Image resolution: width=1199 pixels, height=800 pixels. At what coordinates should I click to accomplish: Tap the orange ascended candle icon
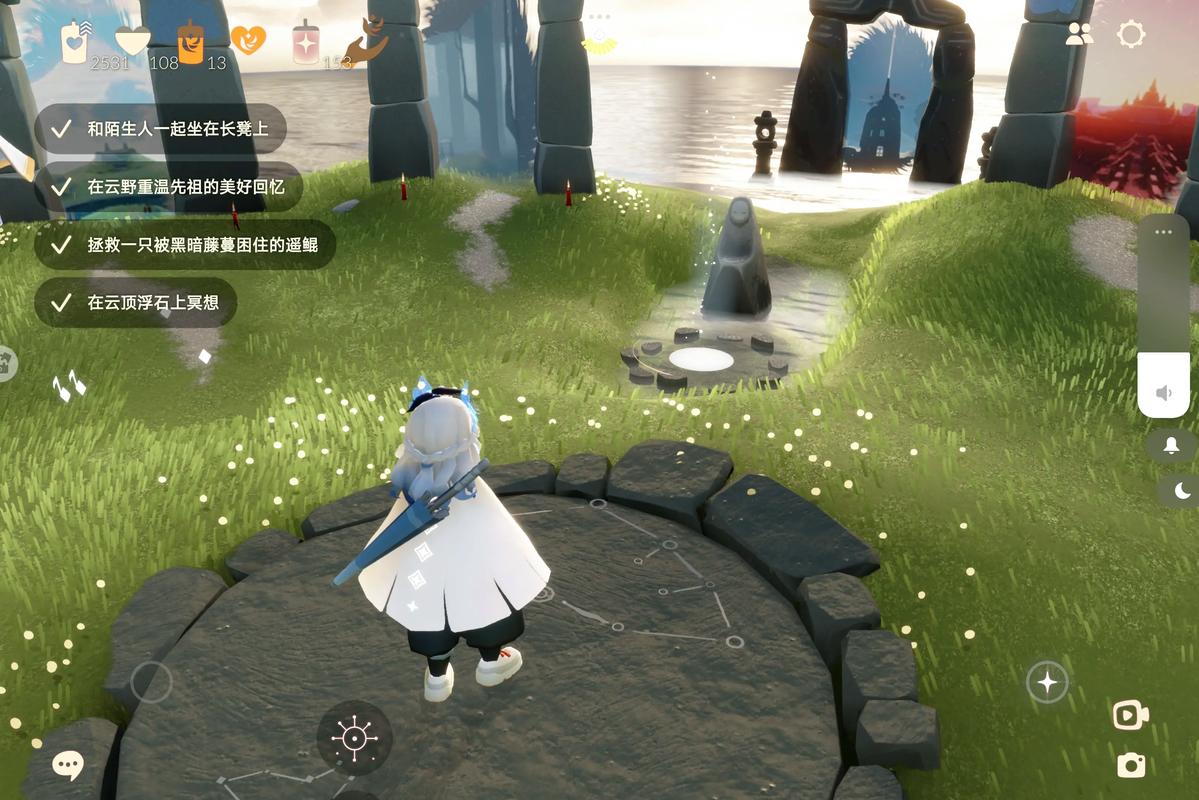coord(190,42)
